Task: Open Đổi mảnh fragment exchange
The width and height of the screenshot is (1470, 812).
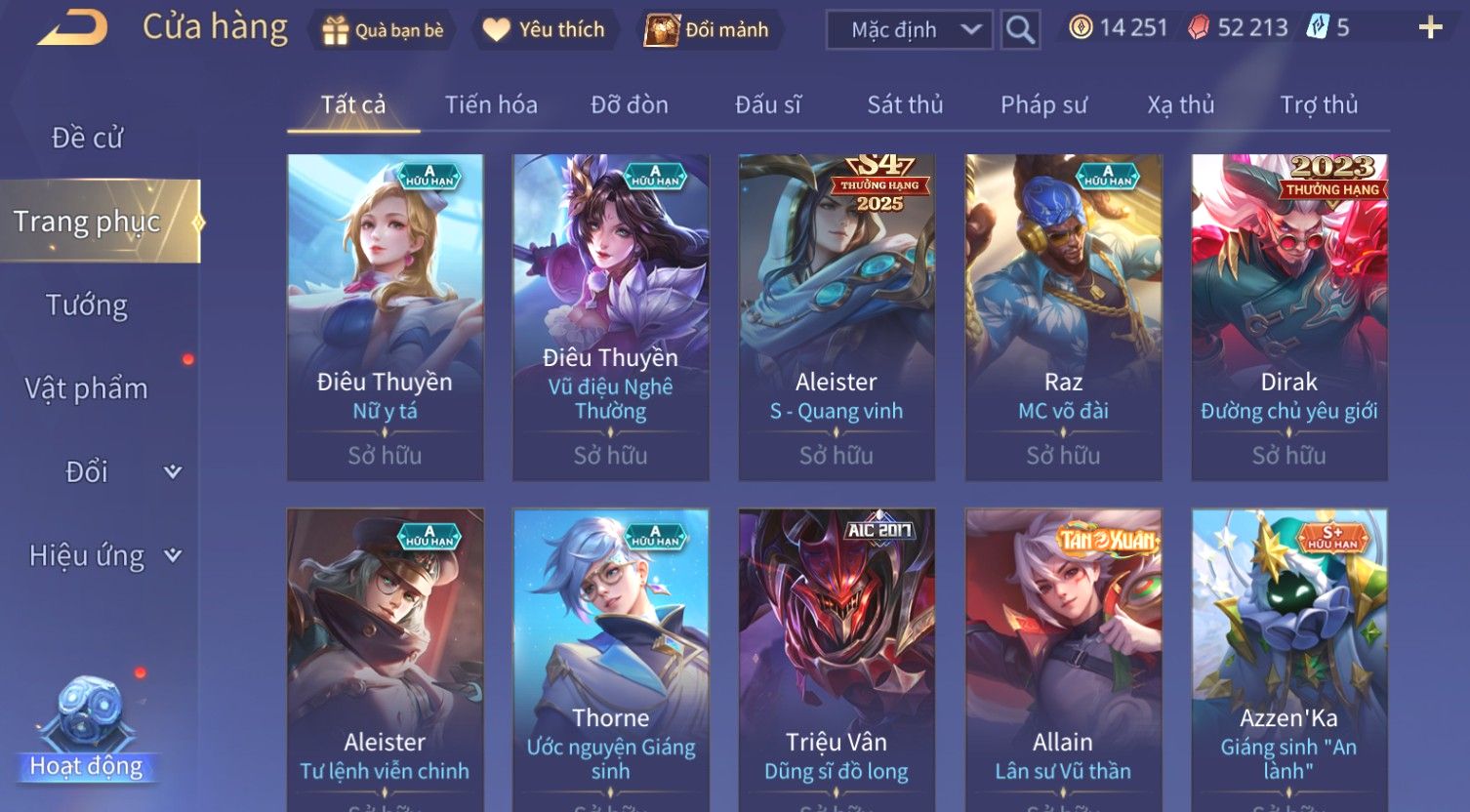Action: 708,30
